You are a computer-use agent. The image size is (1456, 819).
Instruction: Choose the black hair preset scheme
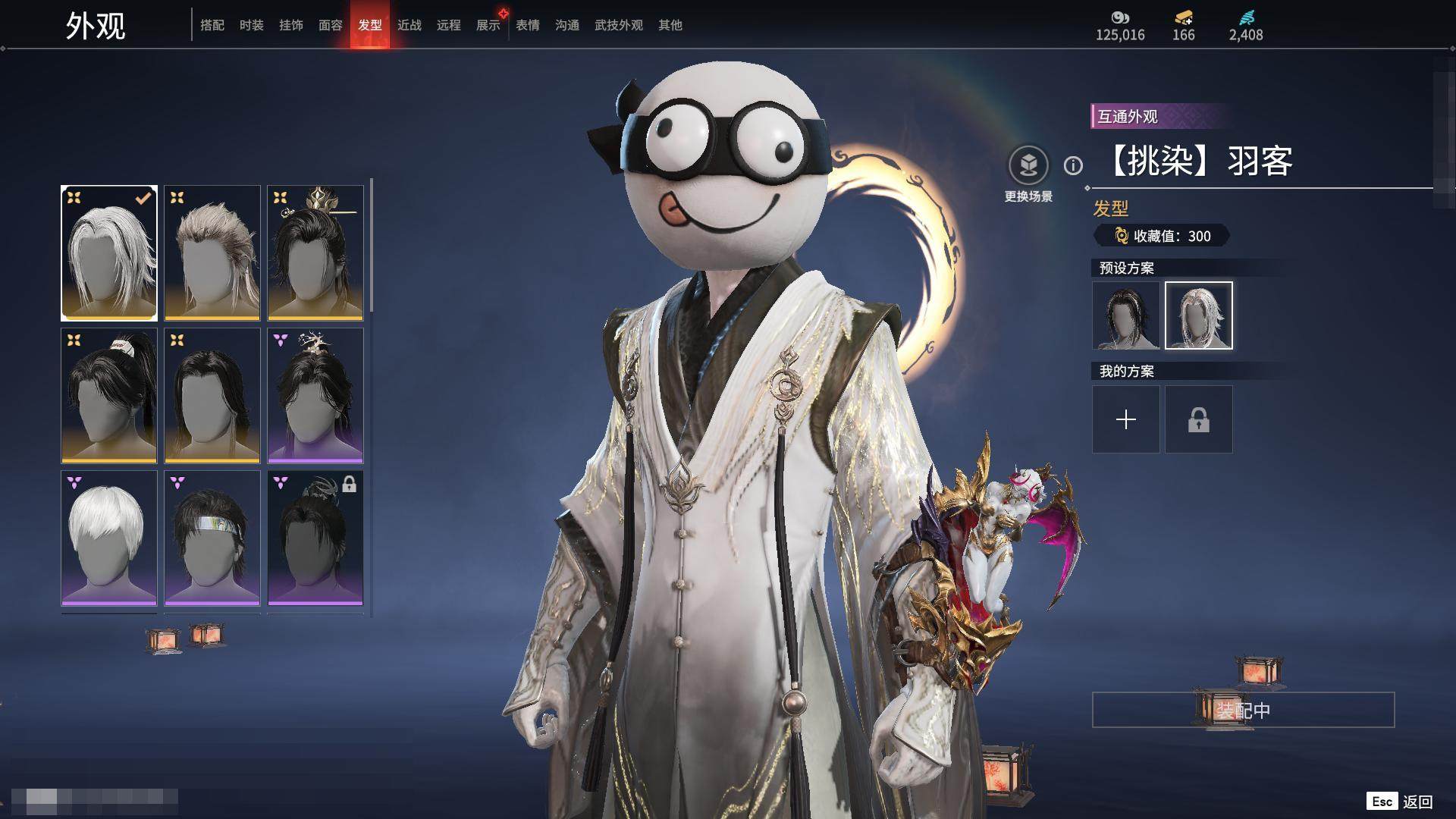click(x=1126, y=315)
